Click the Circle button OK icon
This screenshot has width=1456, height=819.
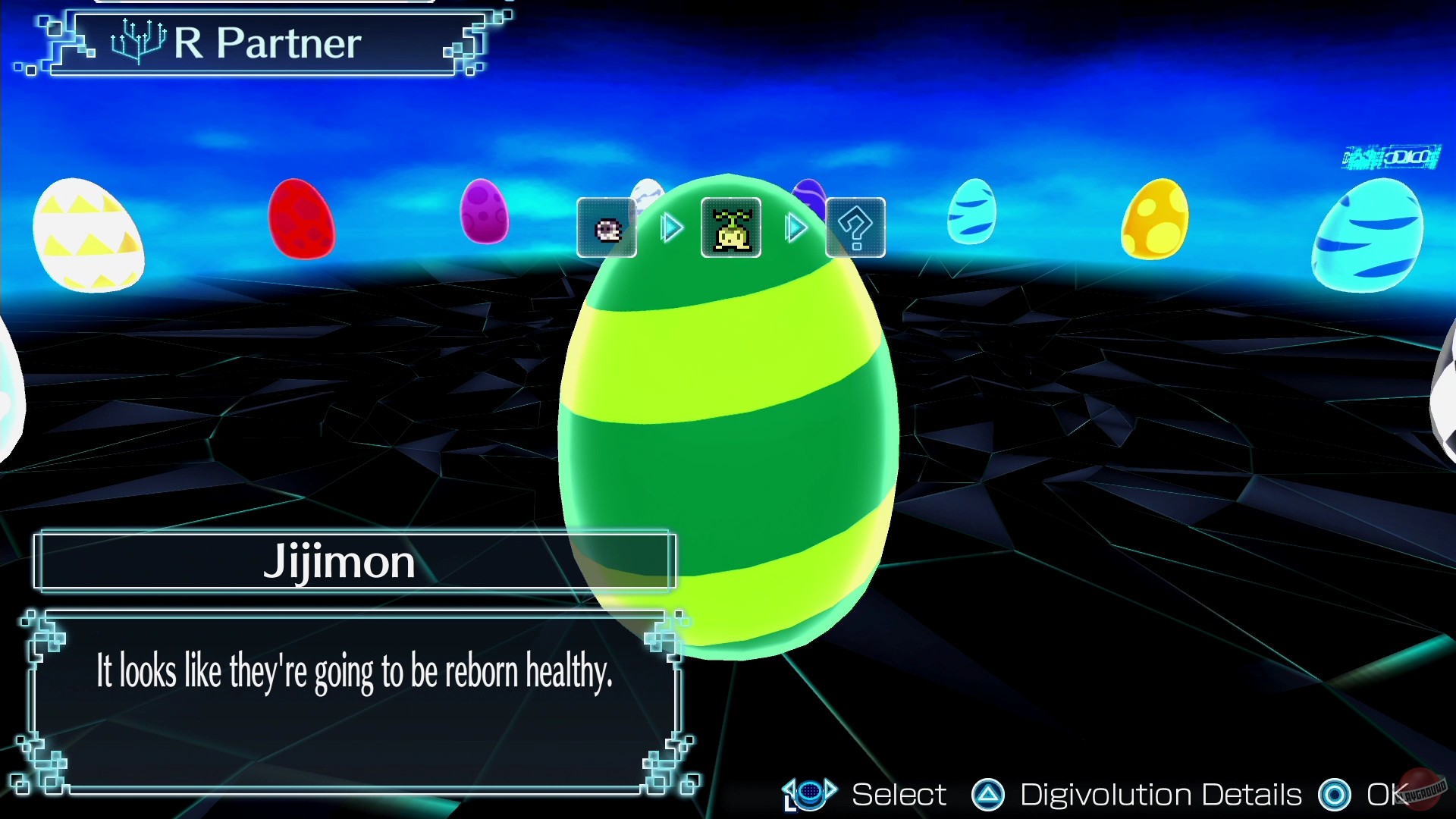1335,795
